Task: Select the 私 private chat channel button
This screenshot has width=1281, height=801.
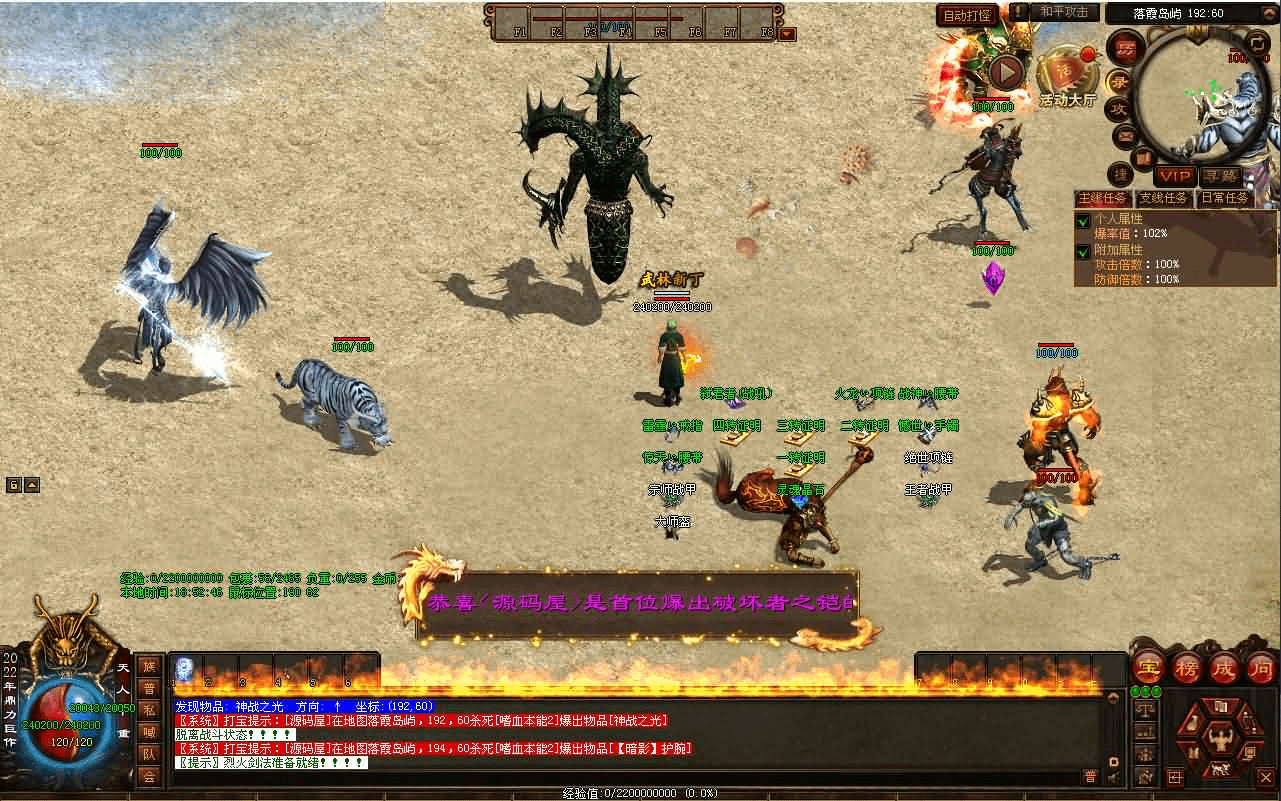Action: (x=148, y=710)
